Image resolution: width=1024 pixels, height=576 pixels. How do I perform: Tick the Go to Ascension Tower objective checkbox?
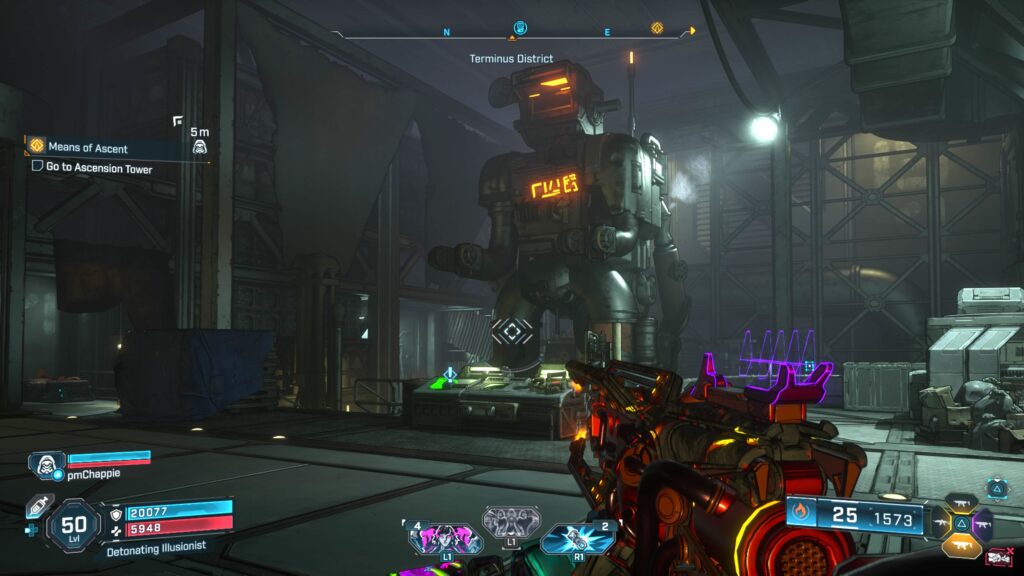[37, 167]
